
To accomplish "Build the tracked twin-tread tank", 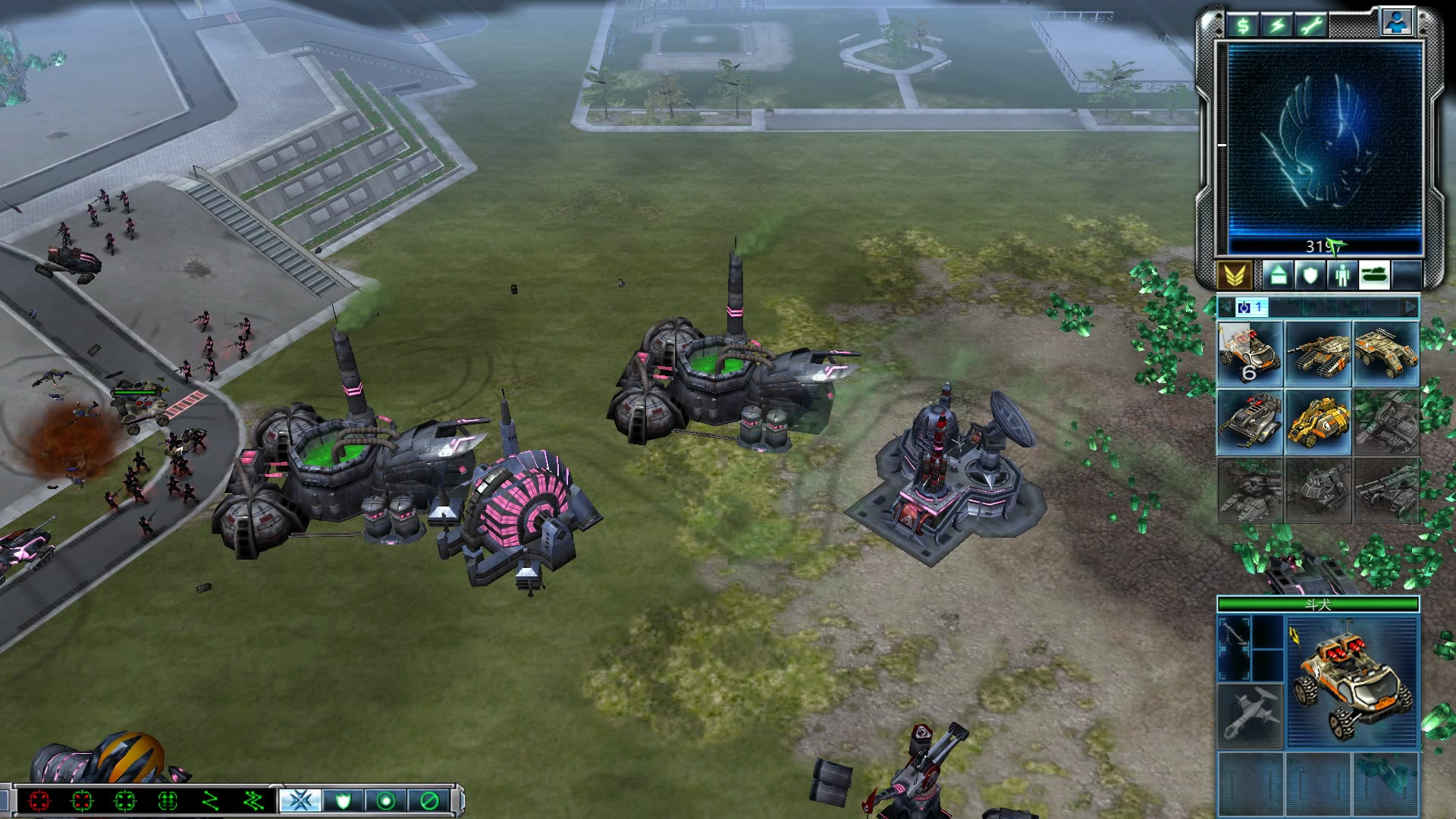I will pyautogui.click(x=1318, y=354).
